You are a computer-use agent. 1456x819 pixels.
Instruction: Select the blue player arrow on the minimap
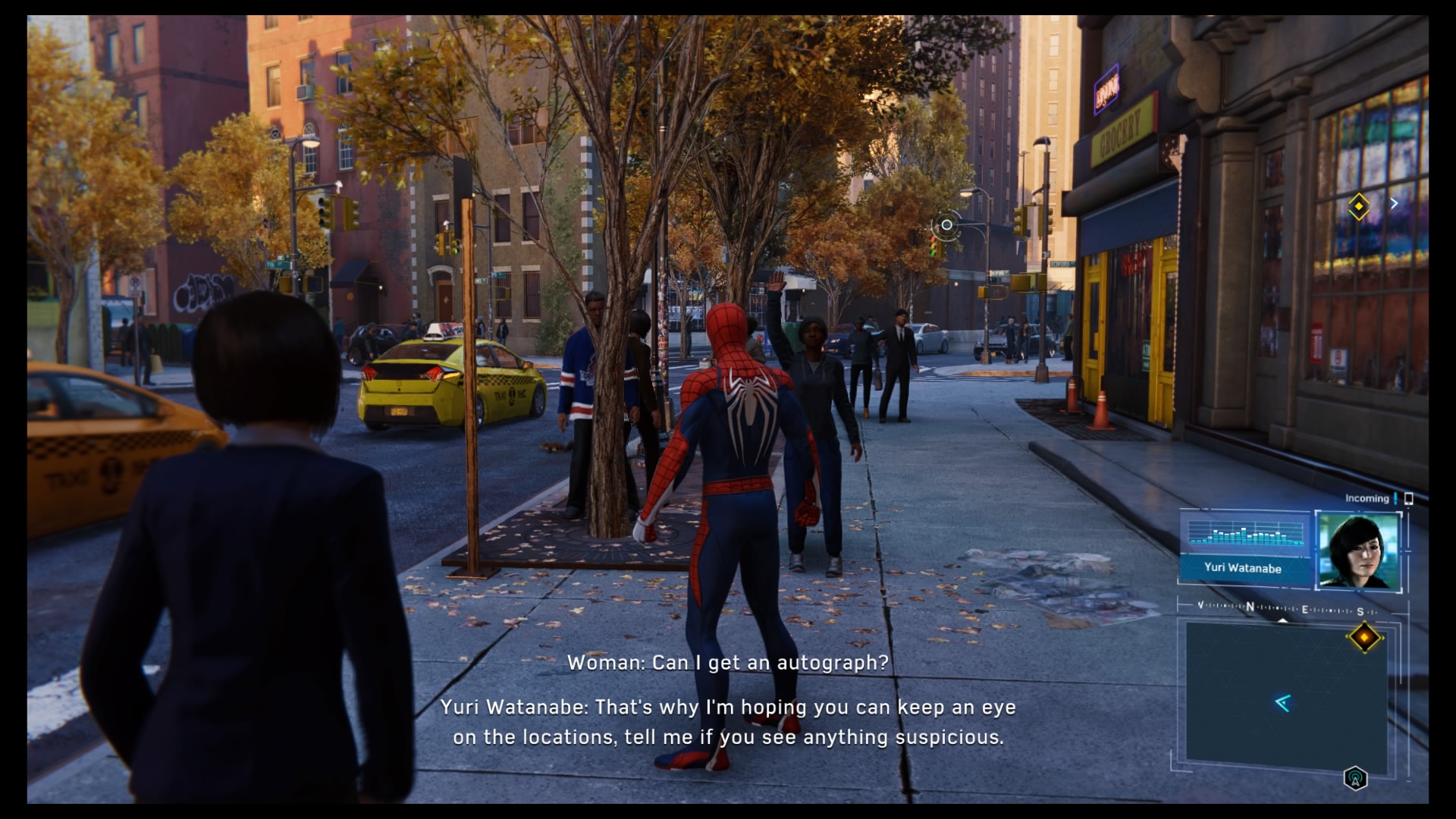pos(1282,704)
